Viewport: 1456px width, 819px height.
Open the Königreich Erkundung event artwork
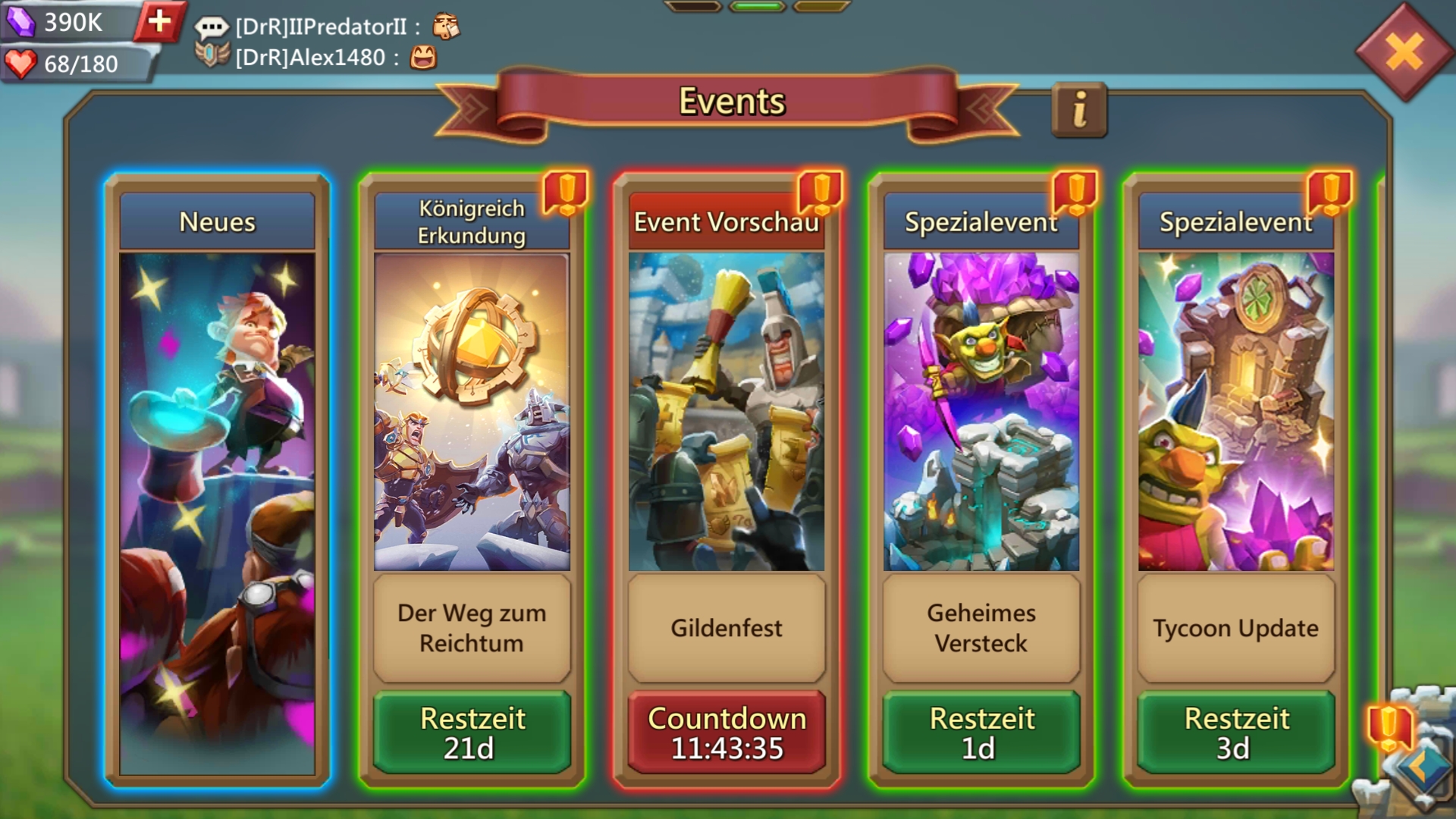point(472,412)
